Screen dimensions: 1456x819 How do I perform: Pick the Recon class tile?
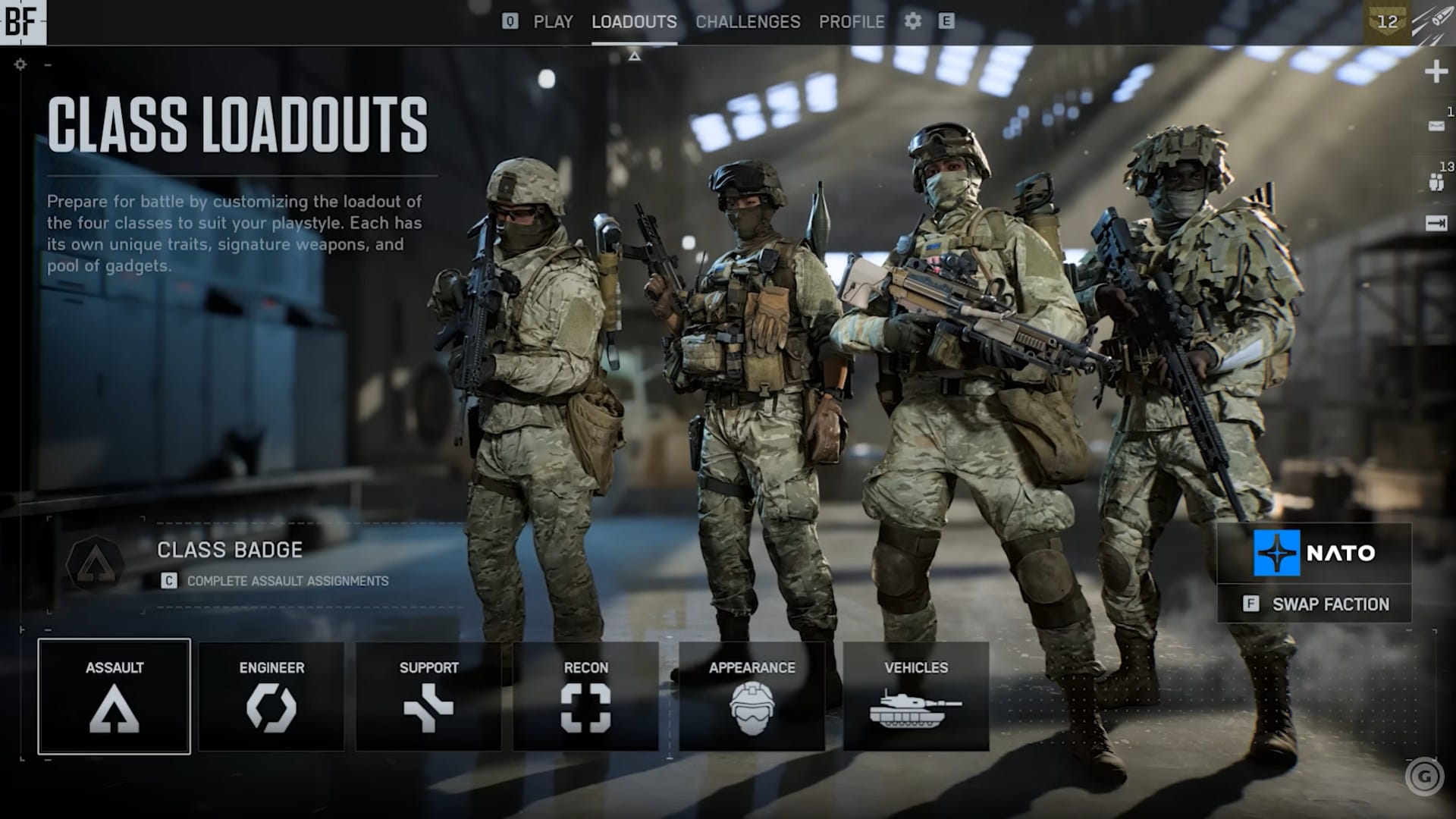585,696
